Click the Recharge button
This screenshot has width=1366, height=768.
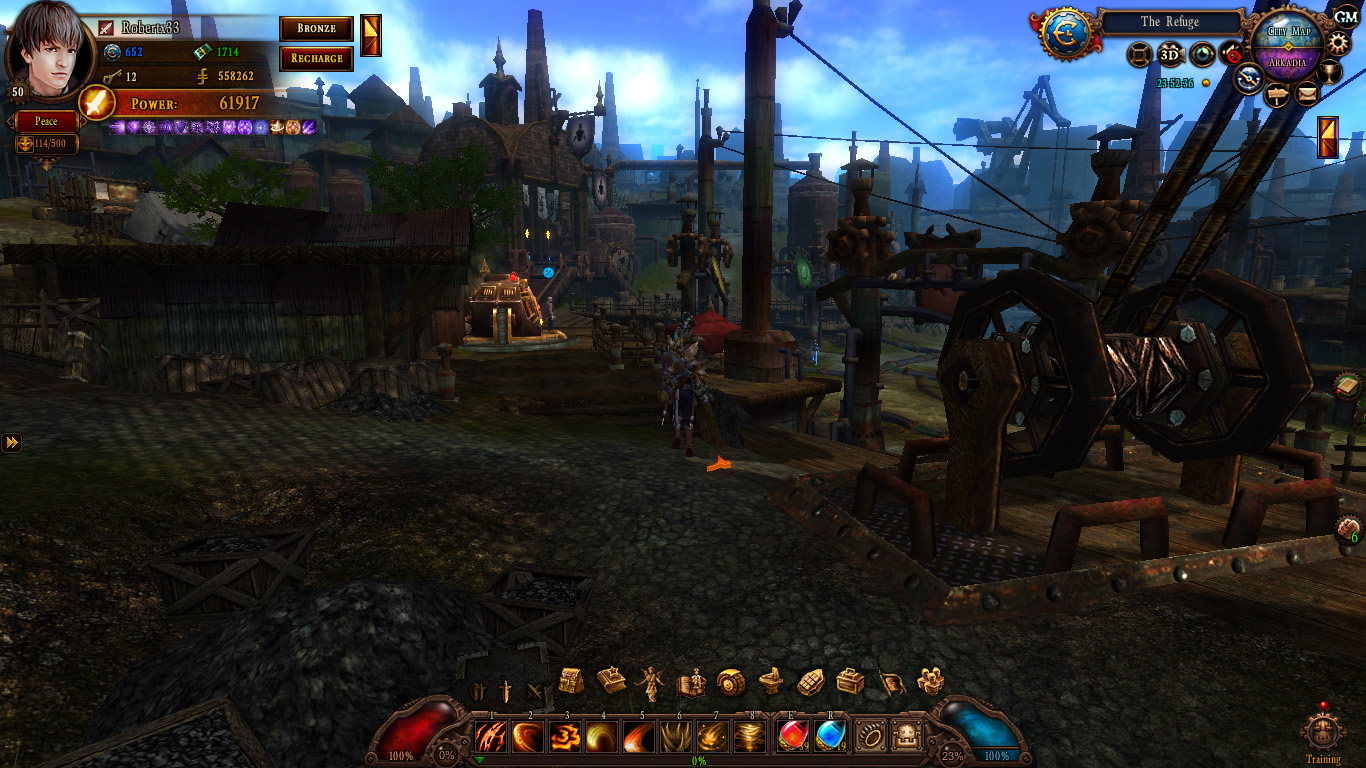click(315, 59)
